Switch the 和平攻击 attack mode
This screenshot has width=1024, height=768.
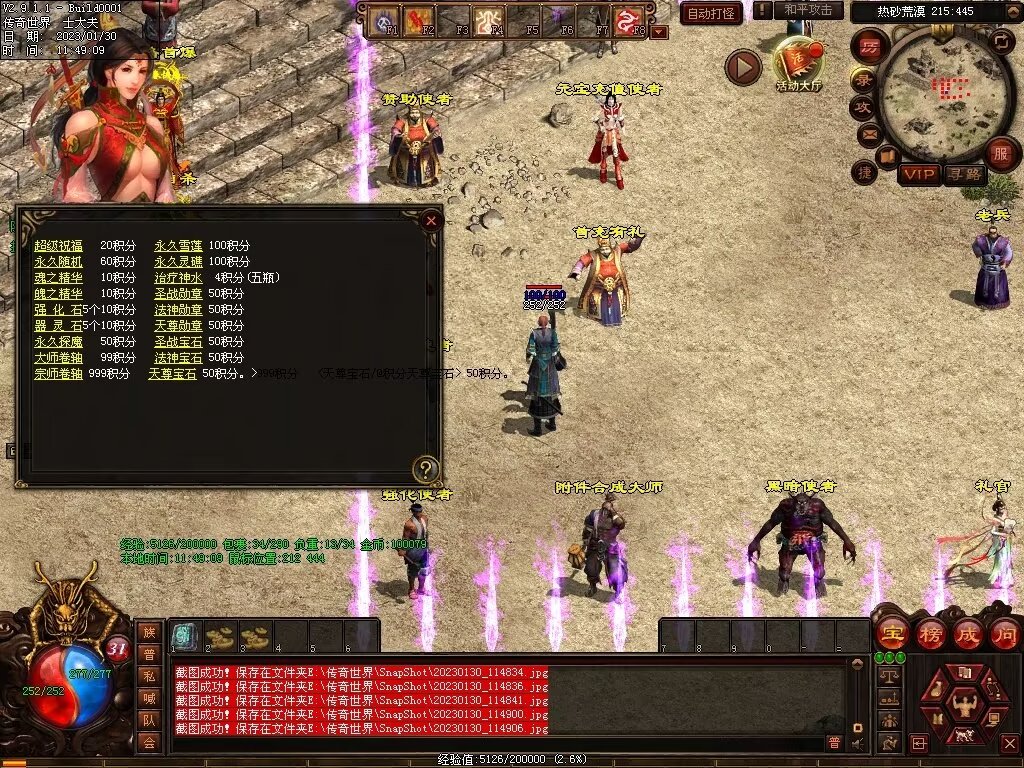[808, 10]
